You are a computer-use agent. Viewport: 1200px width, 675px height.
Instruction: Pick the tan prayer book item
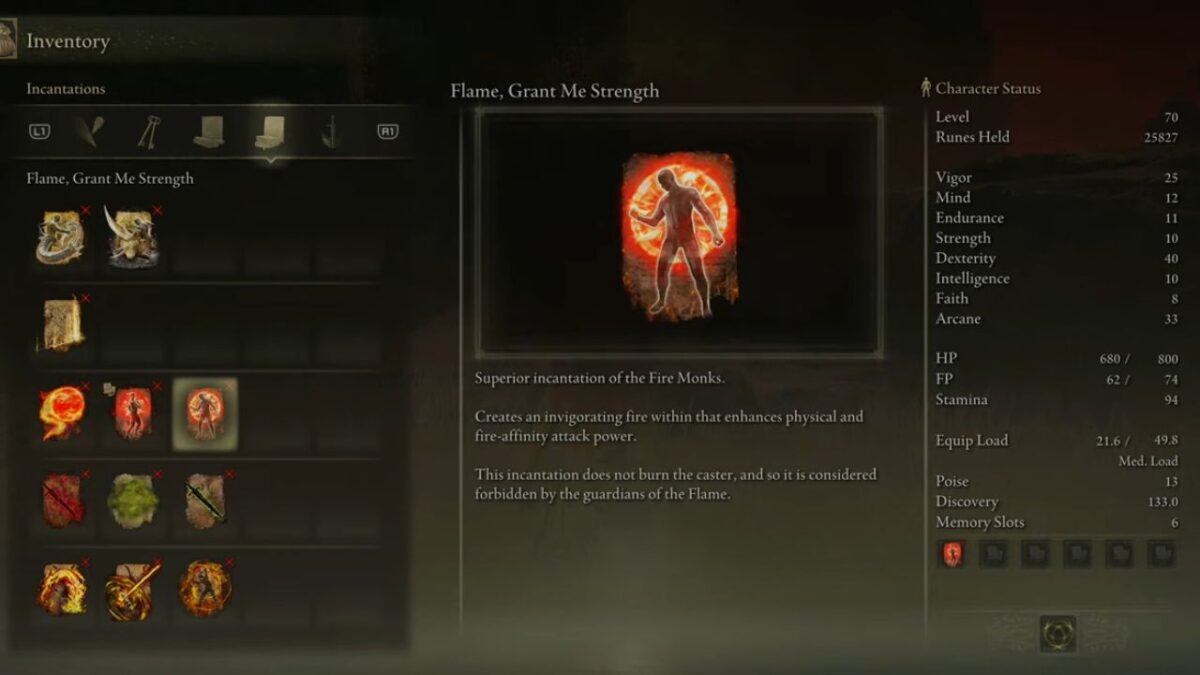point(60,326)
